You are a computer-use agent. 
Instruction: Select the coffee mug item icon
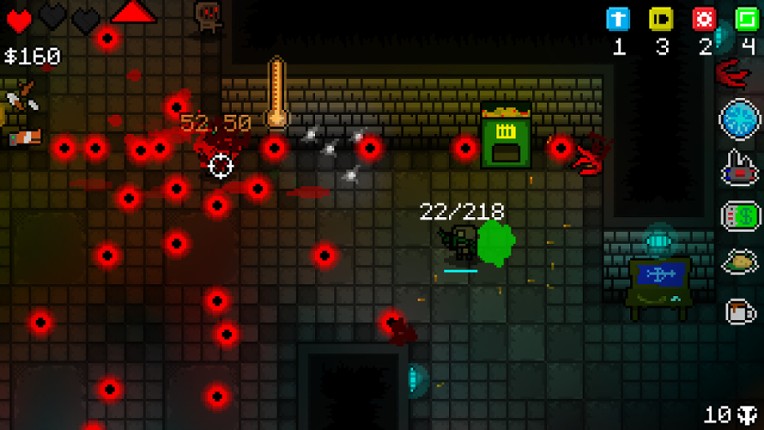pos(740,311)
